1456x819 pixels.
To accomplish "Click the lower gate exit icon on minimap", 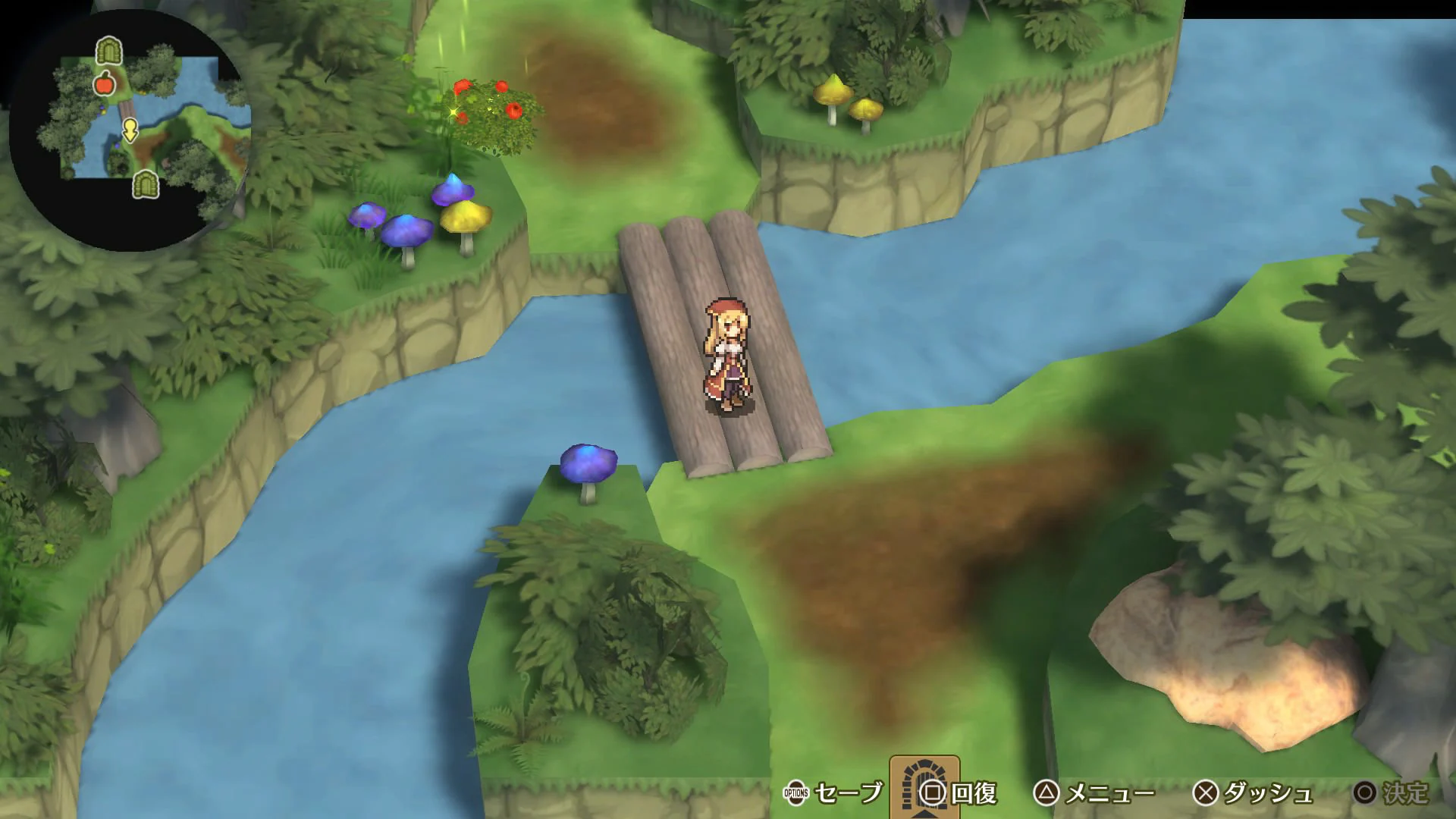I will tap(146, 186).
